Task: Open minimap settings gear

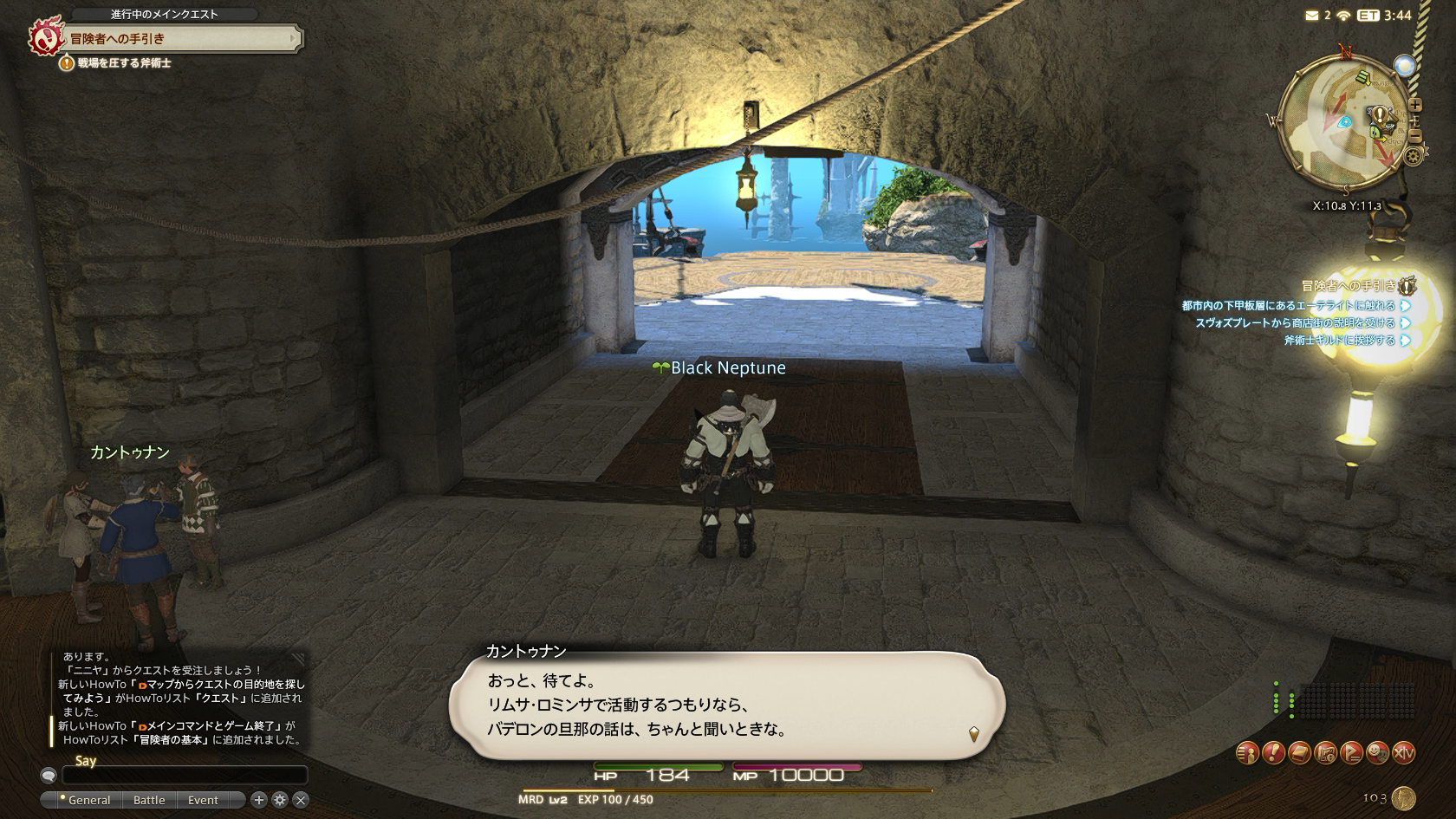Action: click(1414, 156)
